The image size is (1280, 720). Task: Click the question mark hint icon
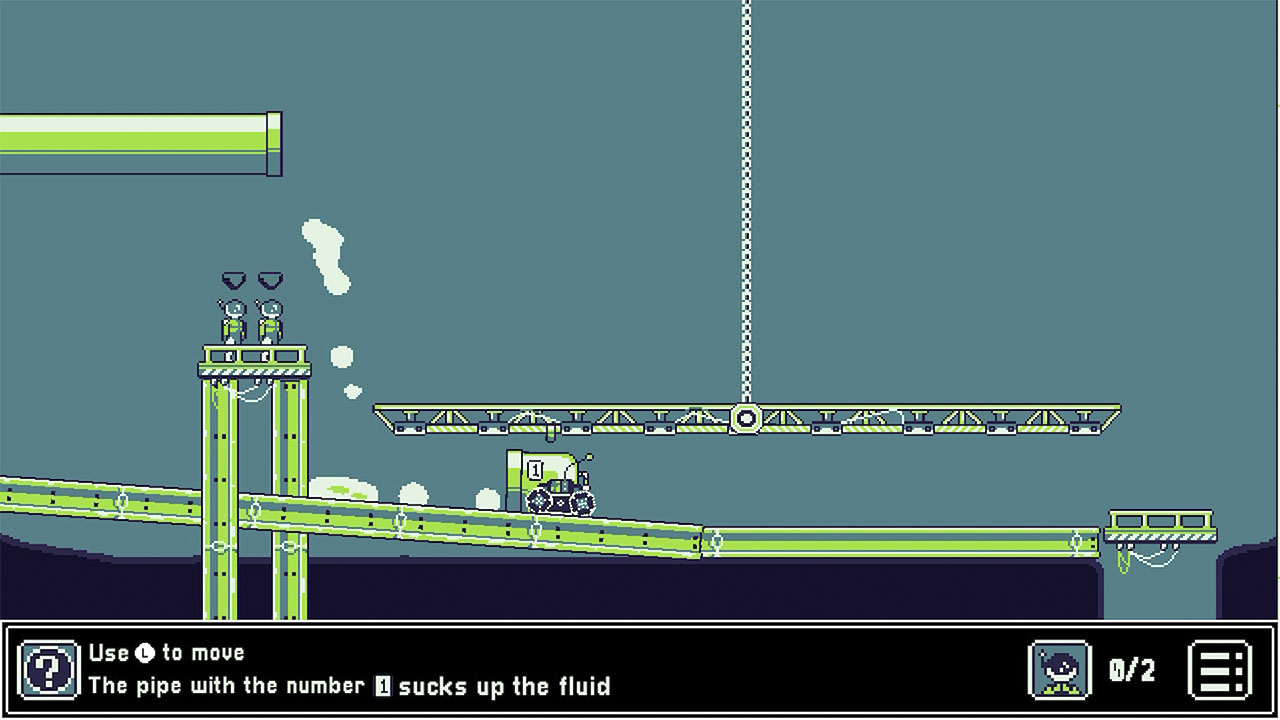click(x=51, y=671)
